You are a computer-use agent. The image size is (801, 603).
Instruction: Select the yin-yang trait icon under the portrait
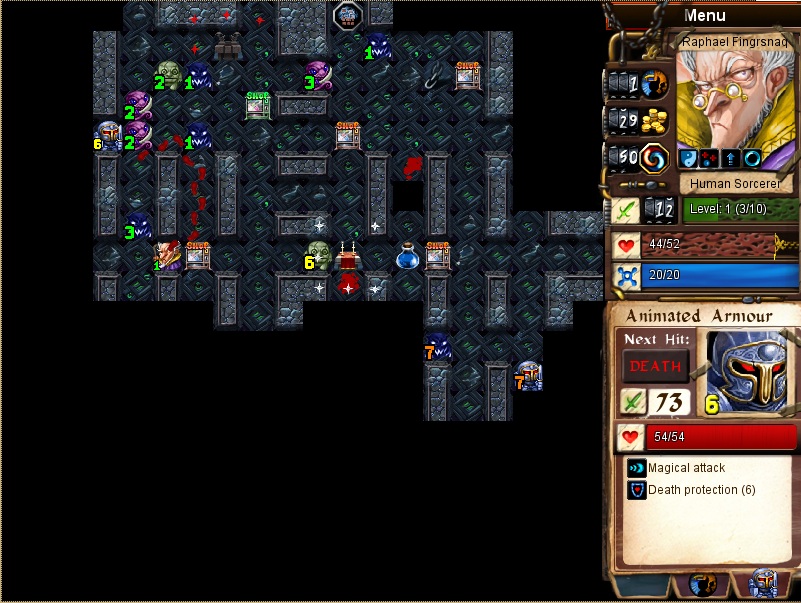coord(688,159)
